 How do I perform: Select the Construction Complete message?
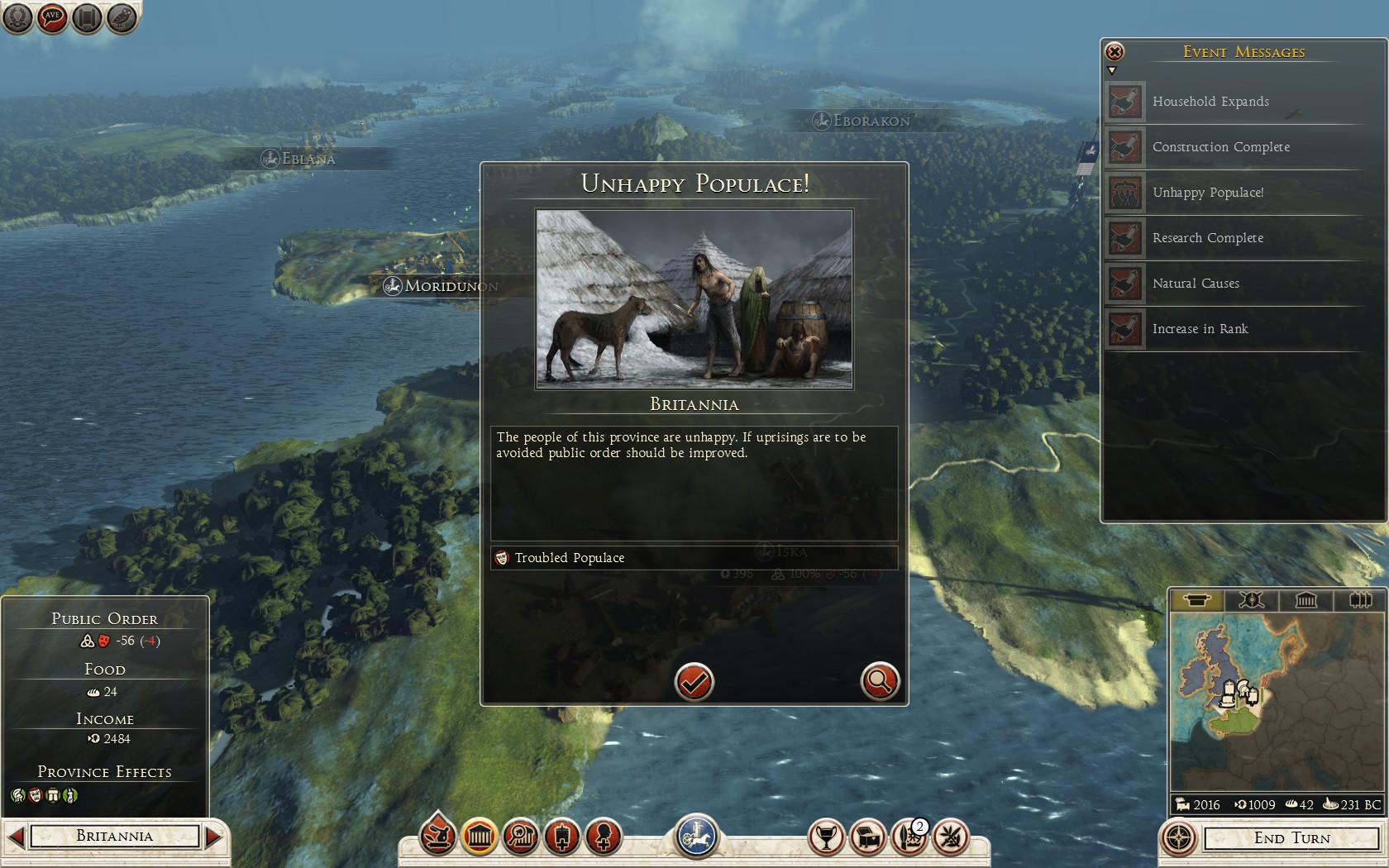coord(1220,147)
